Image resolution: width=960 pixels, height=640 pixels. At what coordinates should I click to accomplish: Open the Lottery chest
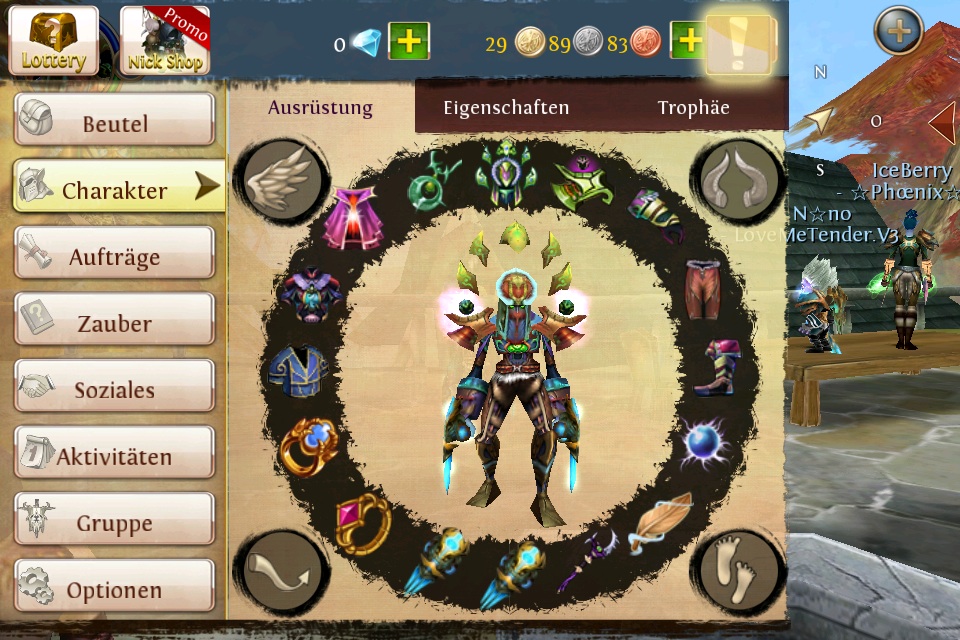[x=54, y=41]
